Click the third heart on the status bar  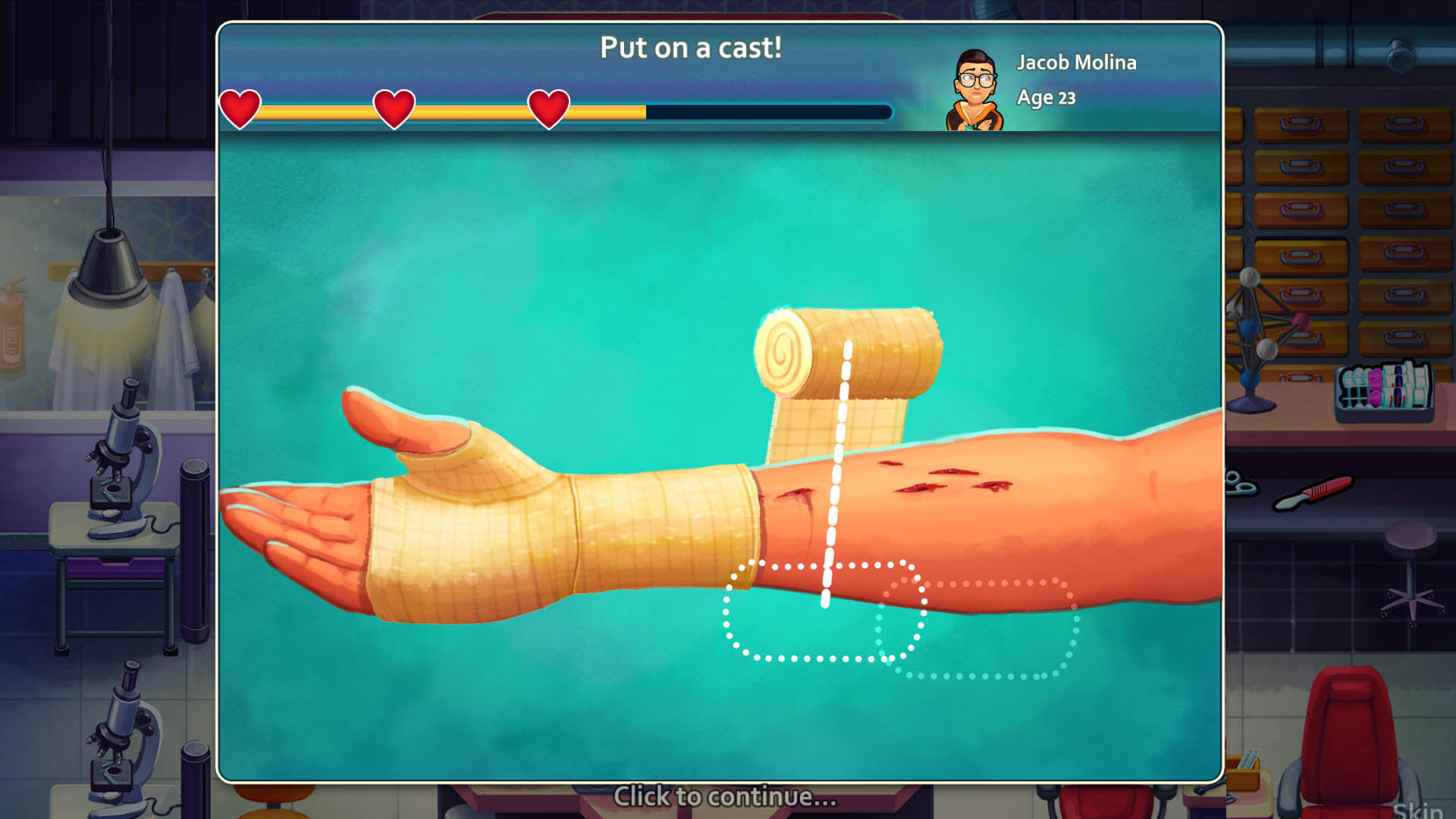tap(548, 108)
